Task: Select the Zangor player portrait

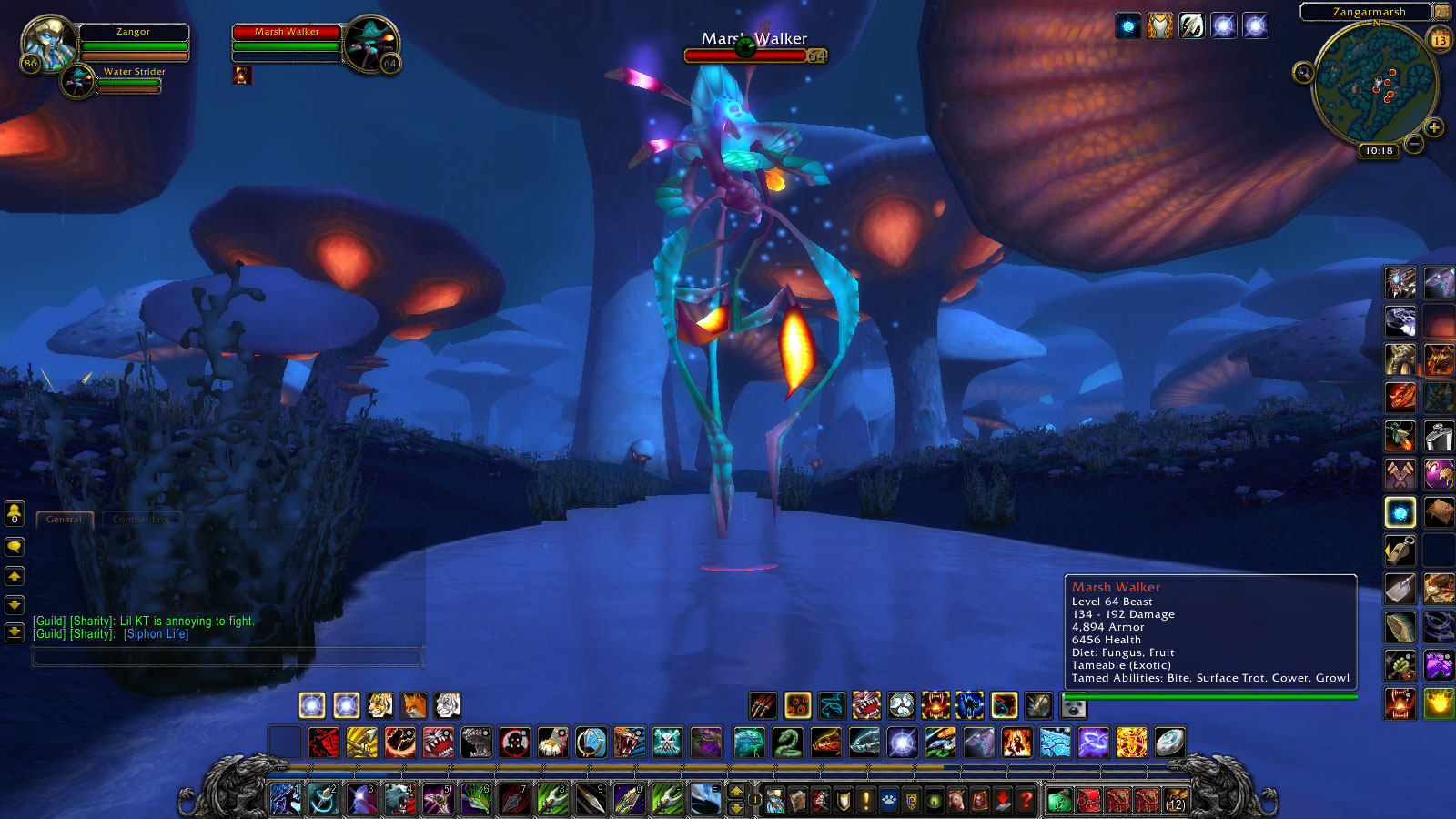Action: tap(47, 41)
